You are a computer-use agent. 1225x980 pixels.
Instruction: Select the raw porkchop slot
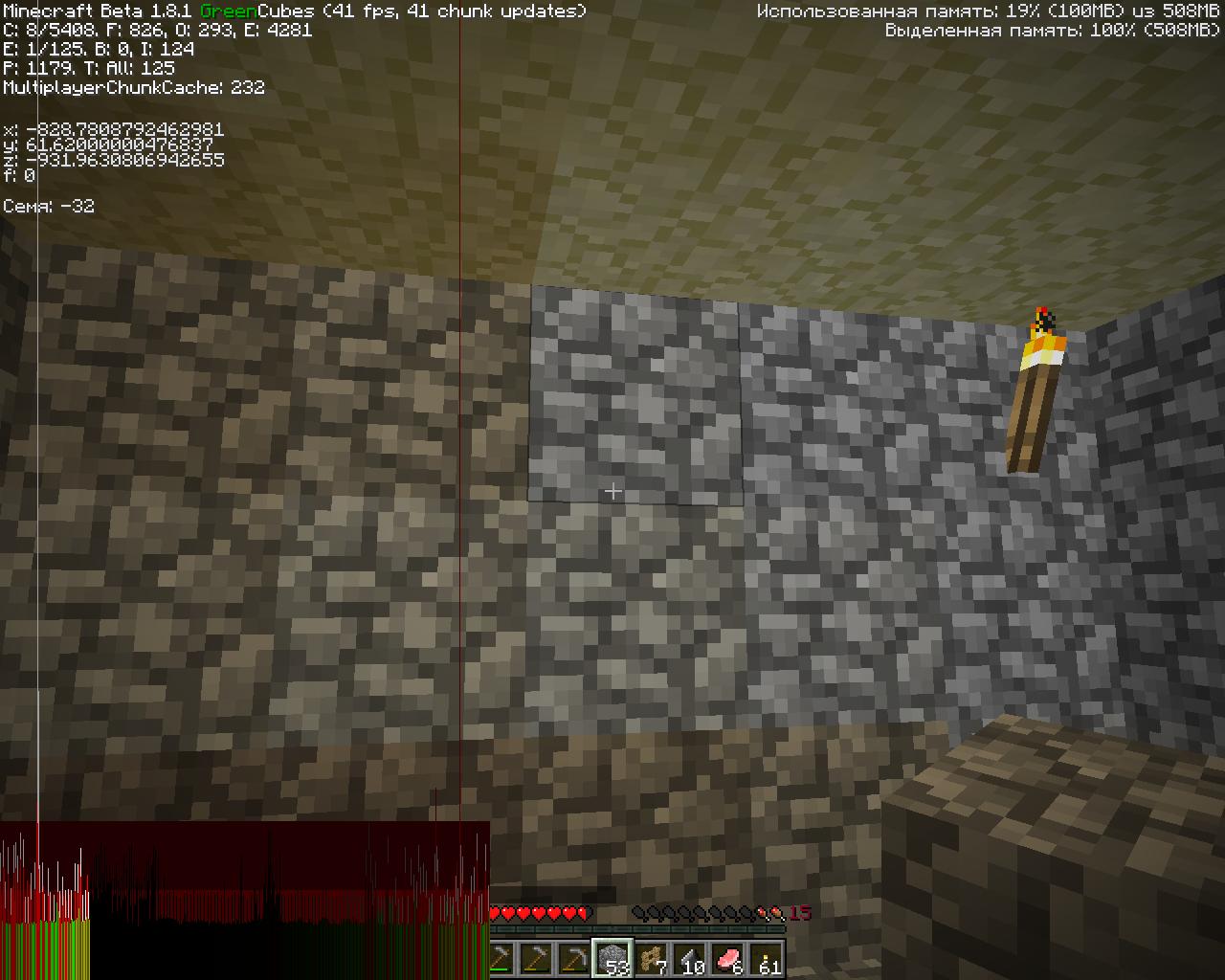tap(728, 958)
